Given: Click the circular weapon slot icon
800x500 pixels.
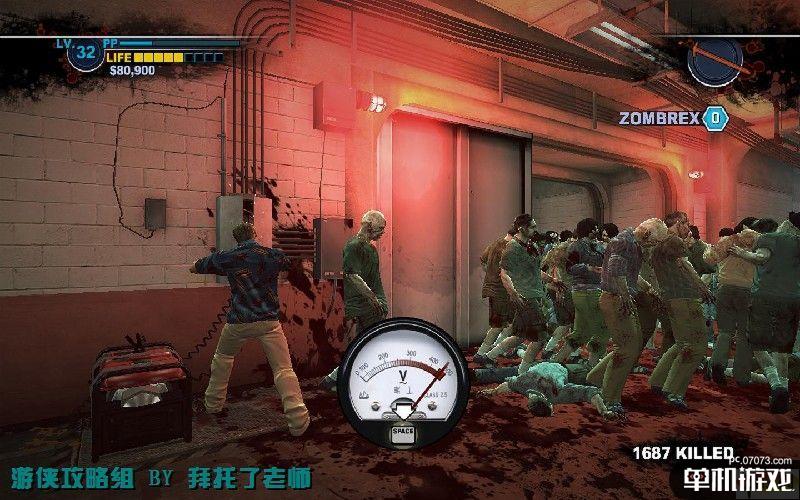Looking at the screenshot, I should tap(715, 60).
